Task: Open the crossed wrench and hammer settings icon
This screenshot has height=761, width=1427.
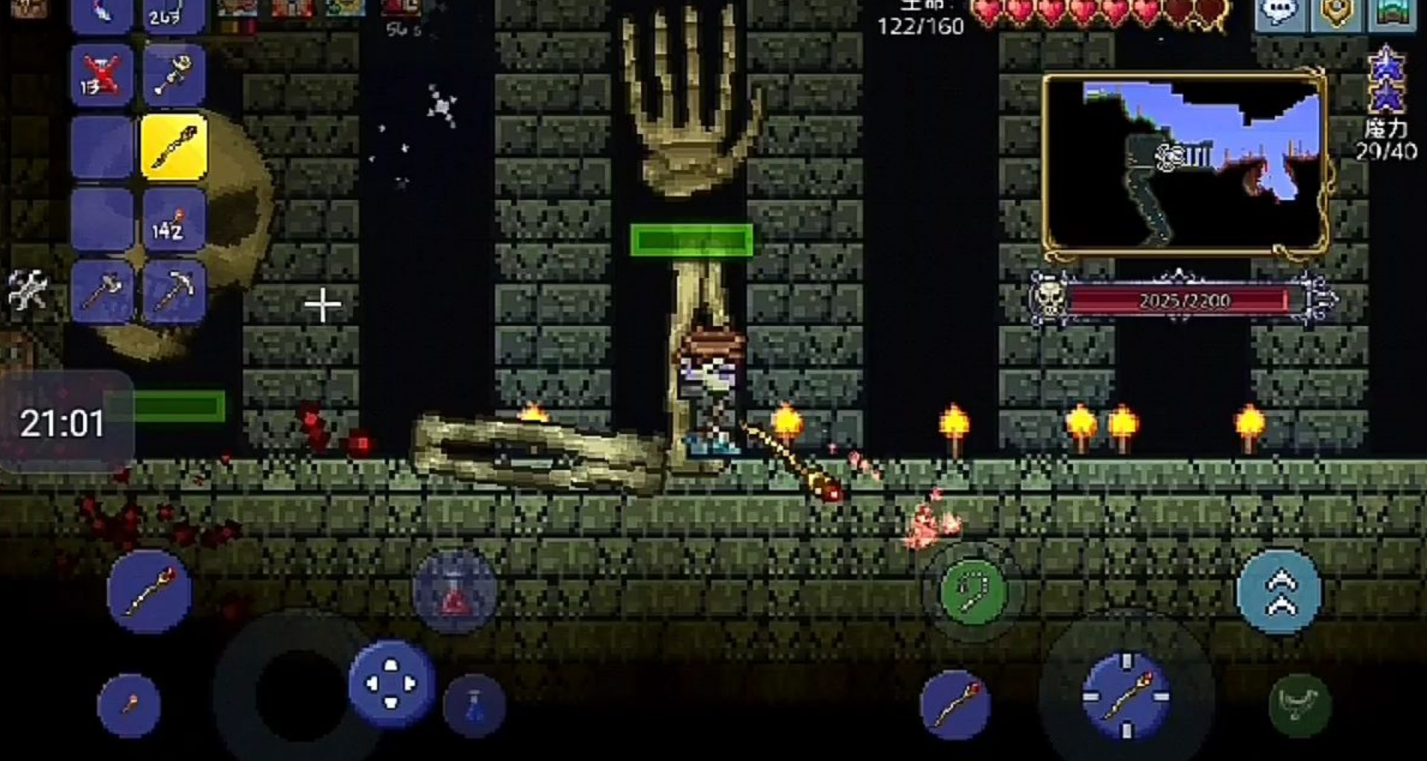Action: click(x=27, y=290)
